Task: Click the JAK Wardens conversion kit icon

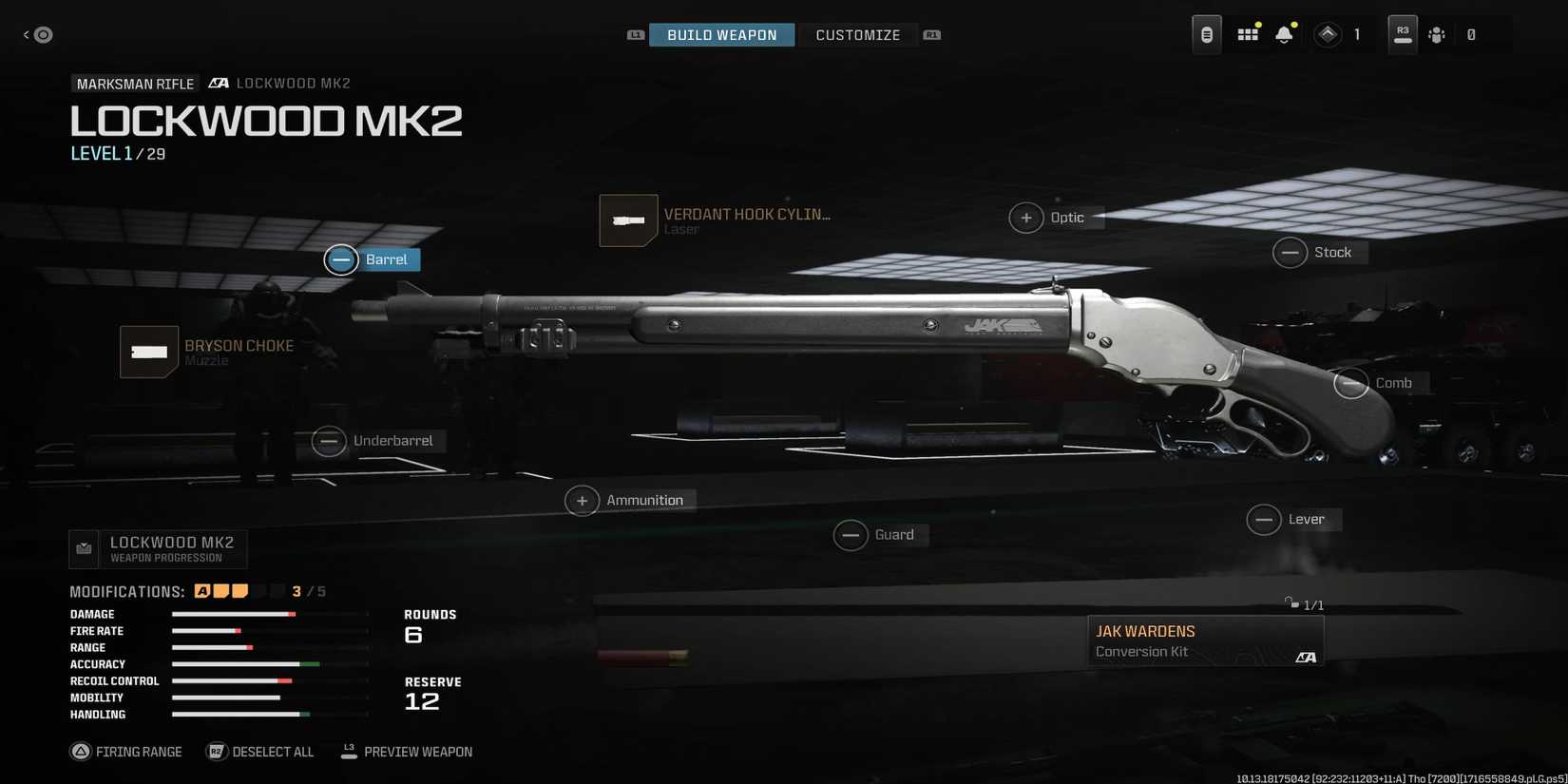Action: (1205, 640)
